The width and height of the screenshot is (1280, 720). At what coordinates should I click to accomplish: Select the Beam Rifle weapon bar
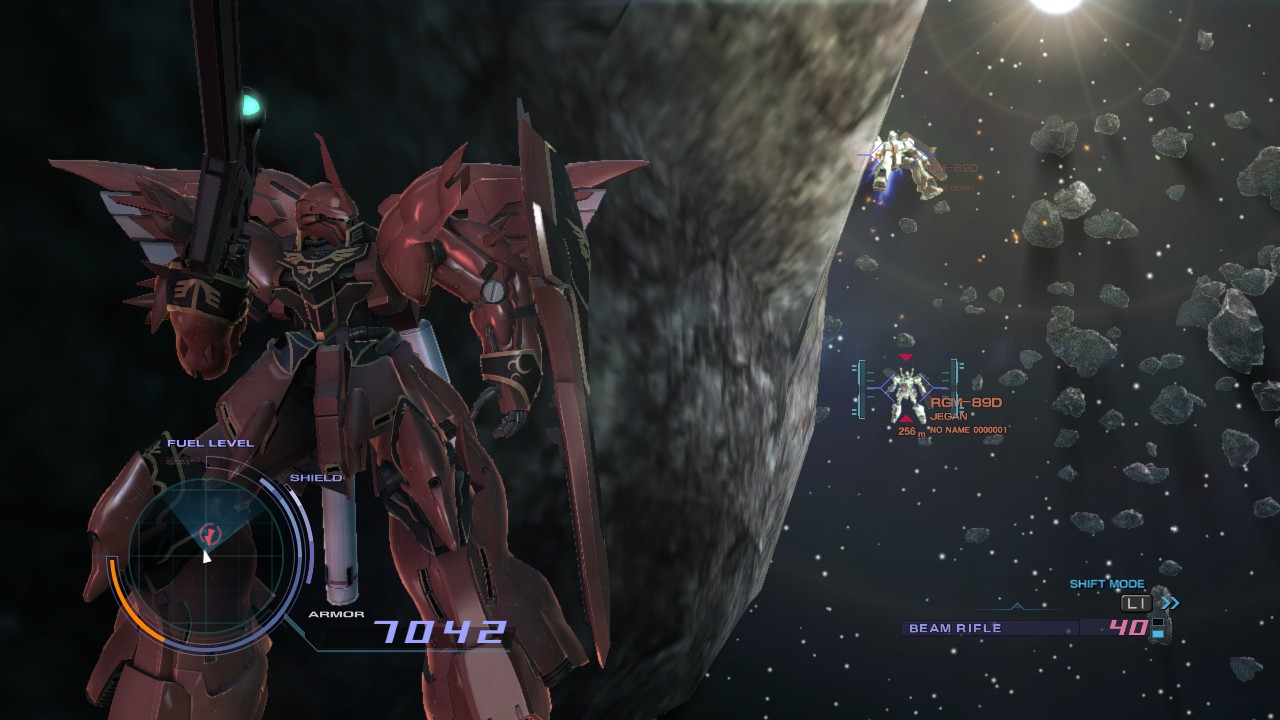990,628
